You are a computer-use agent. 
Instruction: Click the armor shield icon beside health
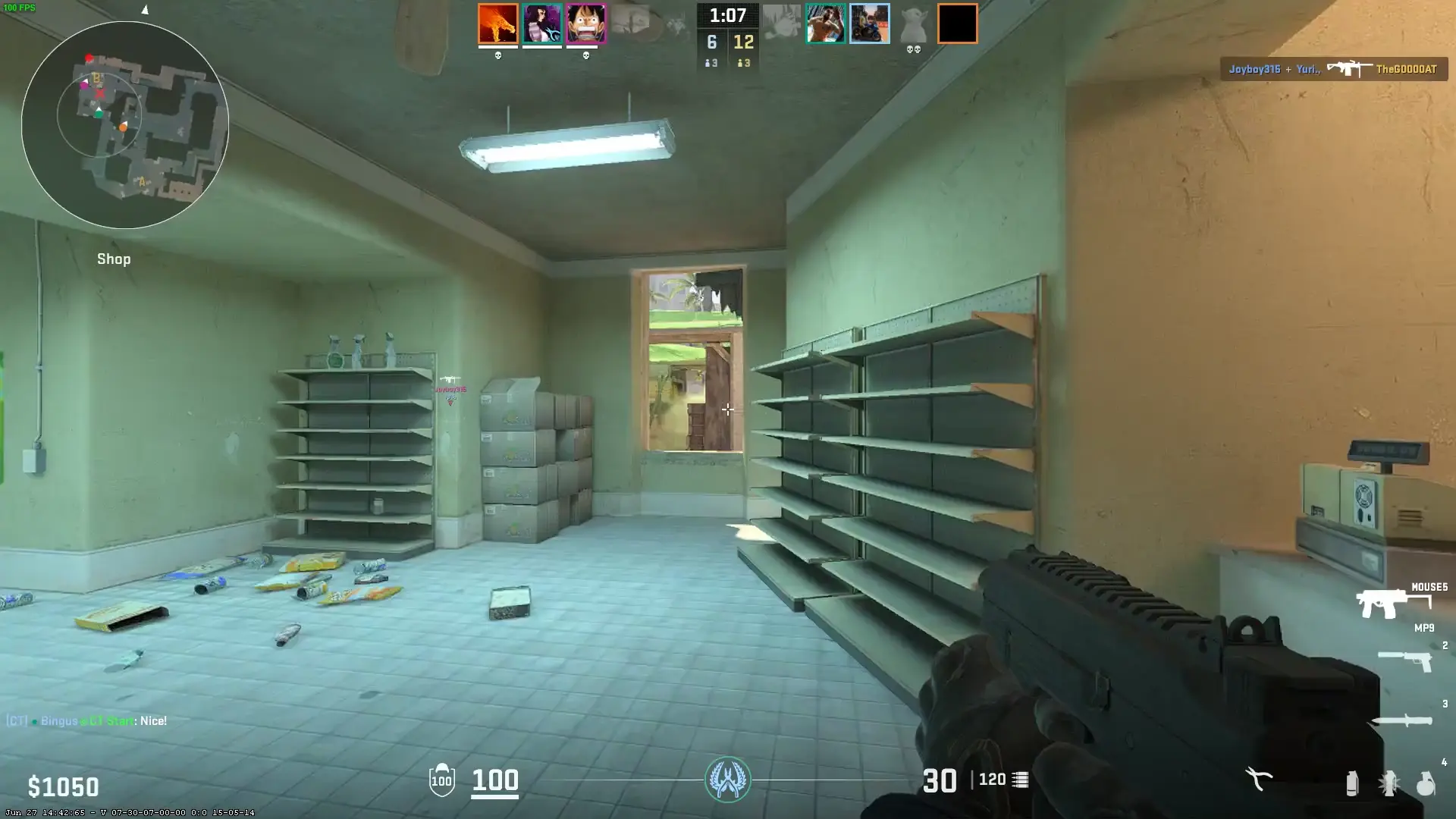(440, 779)
